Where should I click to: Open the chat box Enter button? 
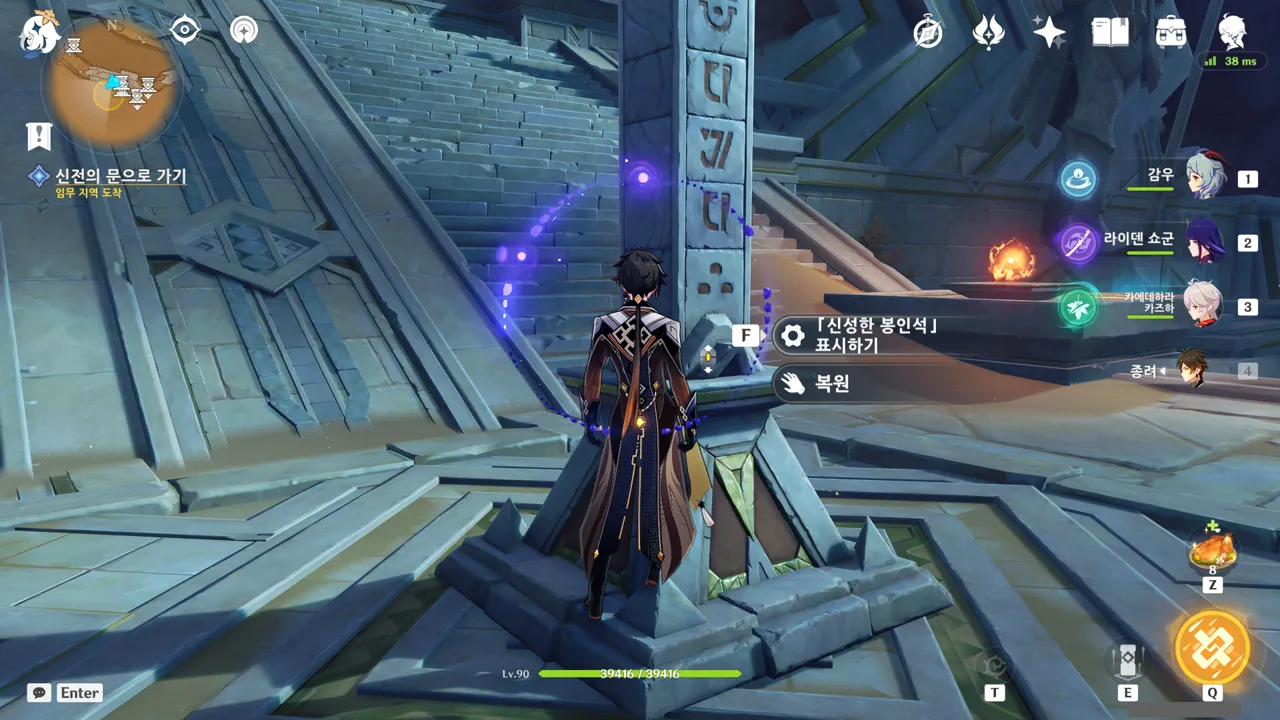tap(66, 692)
